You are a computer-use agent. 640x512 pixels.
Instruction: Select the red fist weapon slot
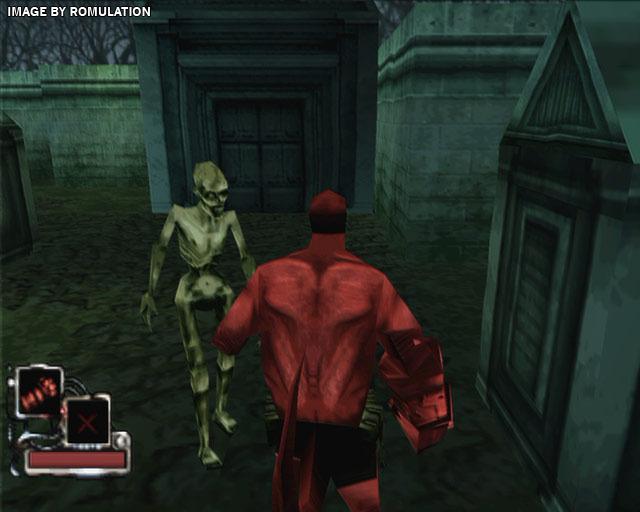coord(40,389)
